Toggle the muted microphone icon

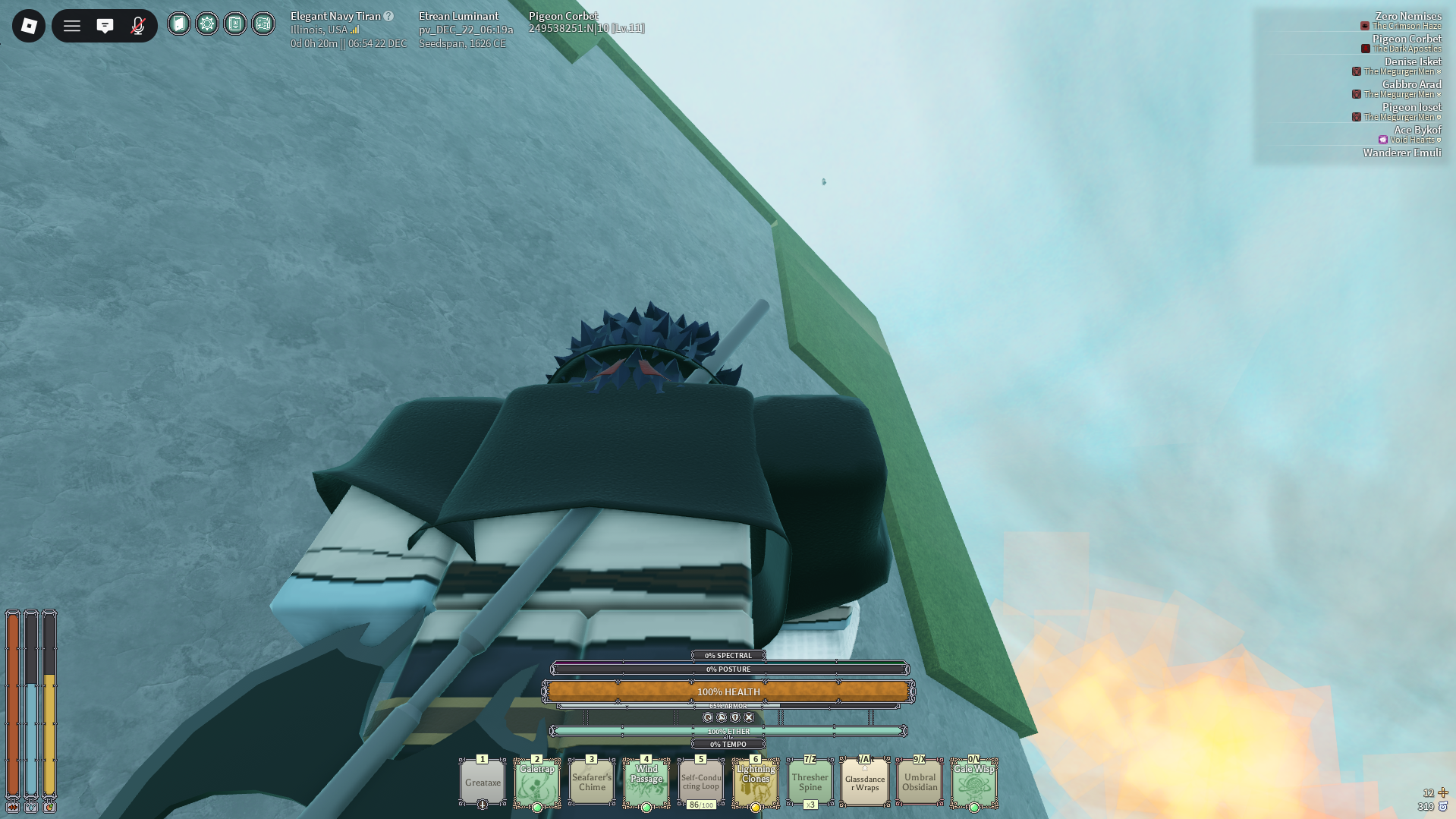(137, 26)
